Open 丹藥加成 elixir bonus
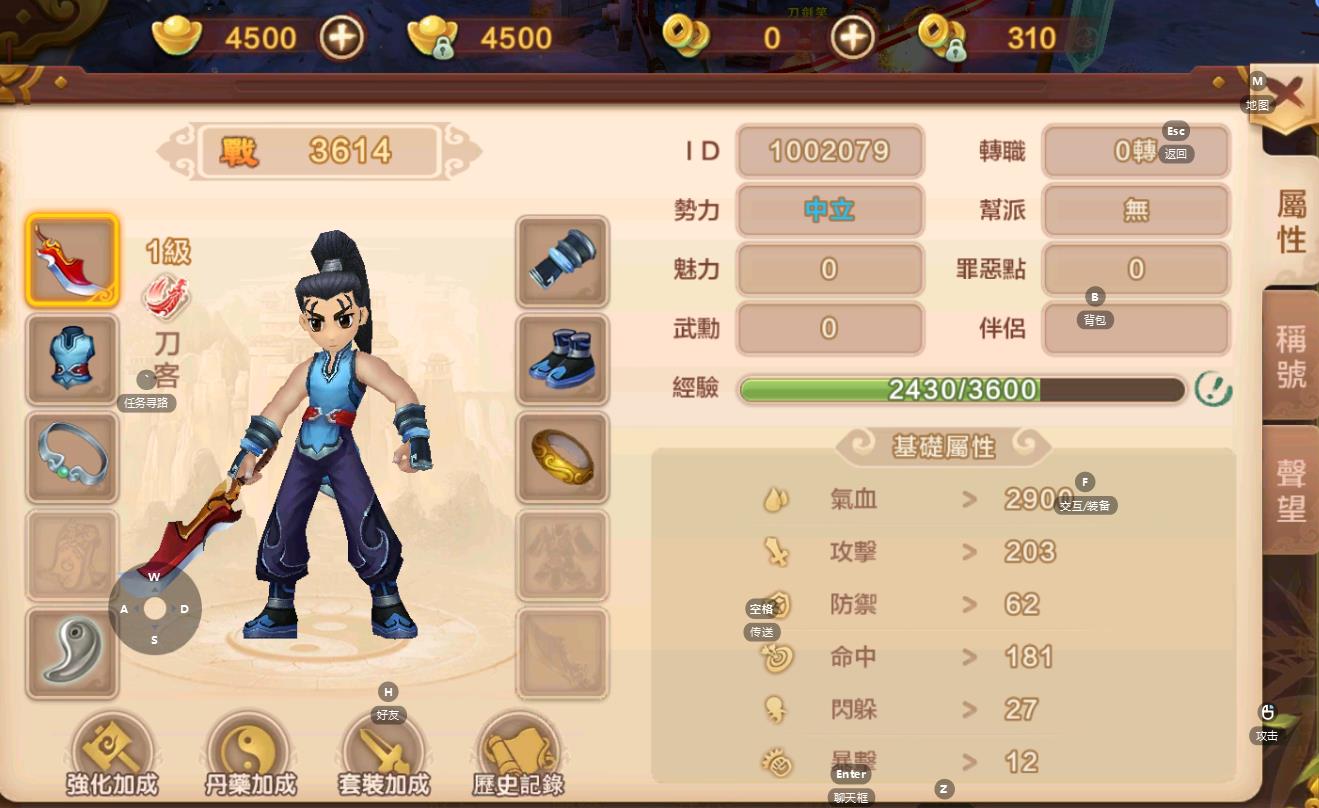This screenshot has height=808, width=1319. point(249,757)
